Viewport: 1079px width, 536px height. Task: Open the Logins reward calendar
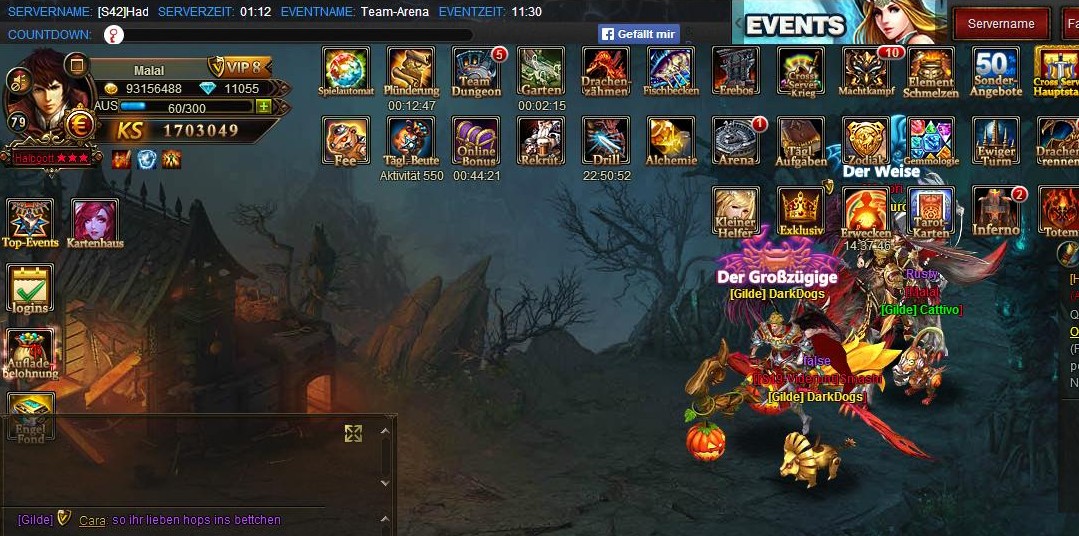(30, 288)
